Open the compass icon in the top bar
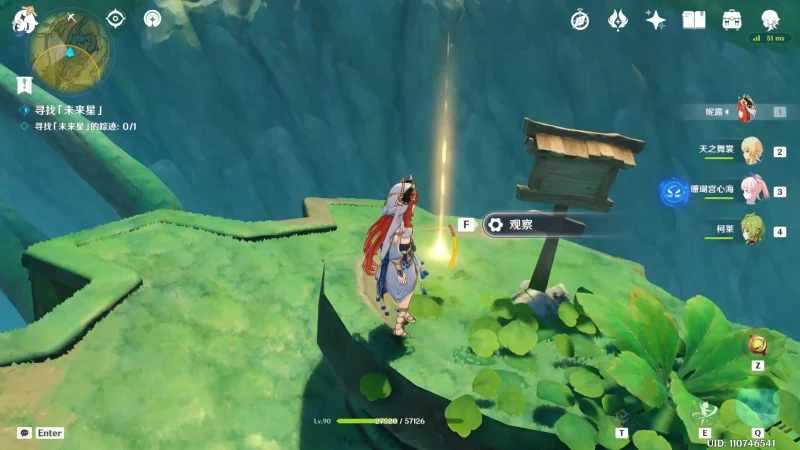The height and width of the screenshot is (450, 800). [580, 20]
